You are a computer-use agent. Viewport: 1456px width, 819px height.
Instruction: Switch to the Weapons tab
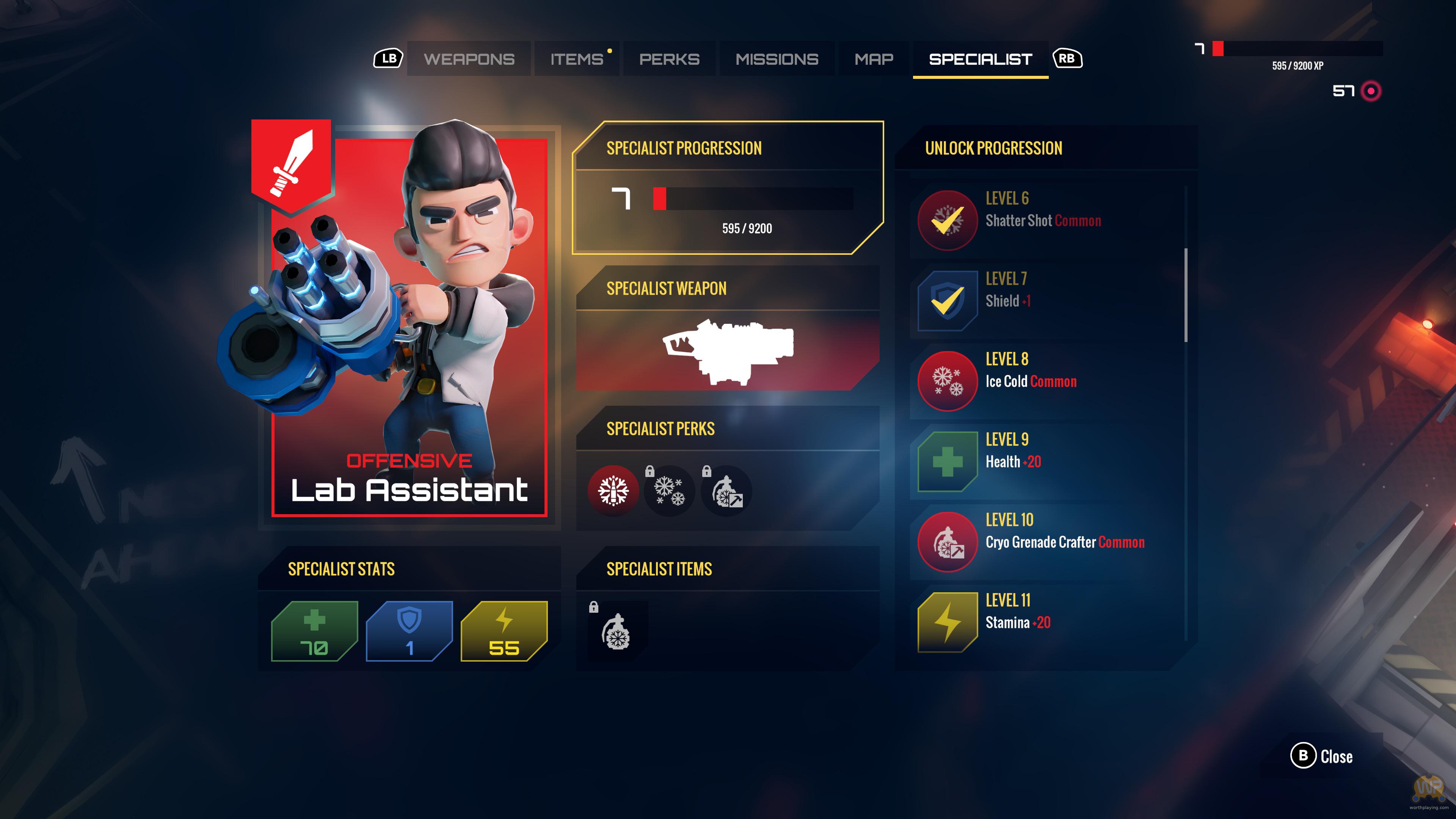click(x=469, y=59)
